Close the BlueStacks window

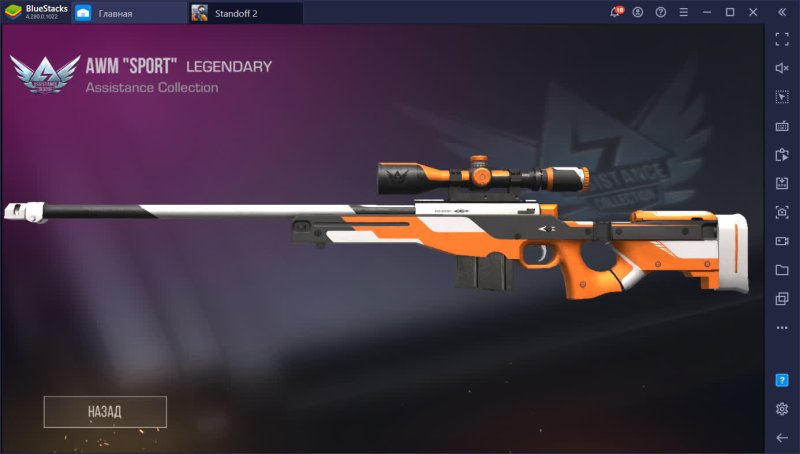752,12
